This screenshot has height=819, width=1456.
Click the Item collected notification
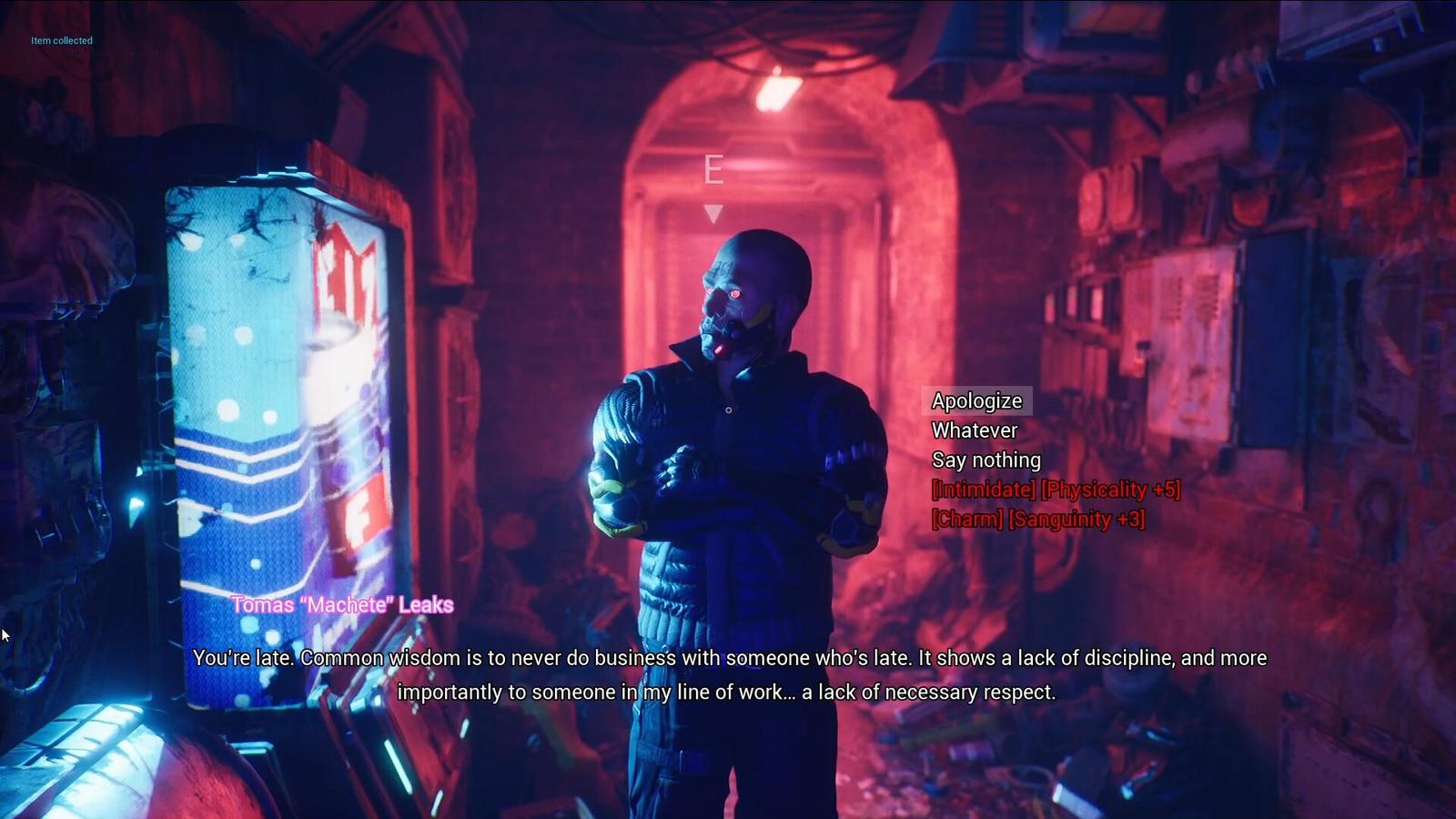[61, 40]
